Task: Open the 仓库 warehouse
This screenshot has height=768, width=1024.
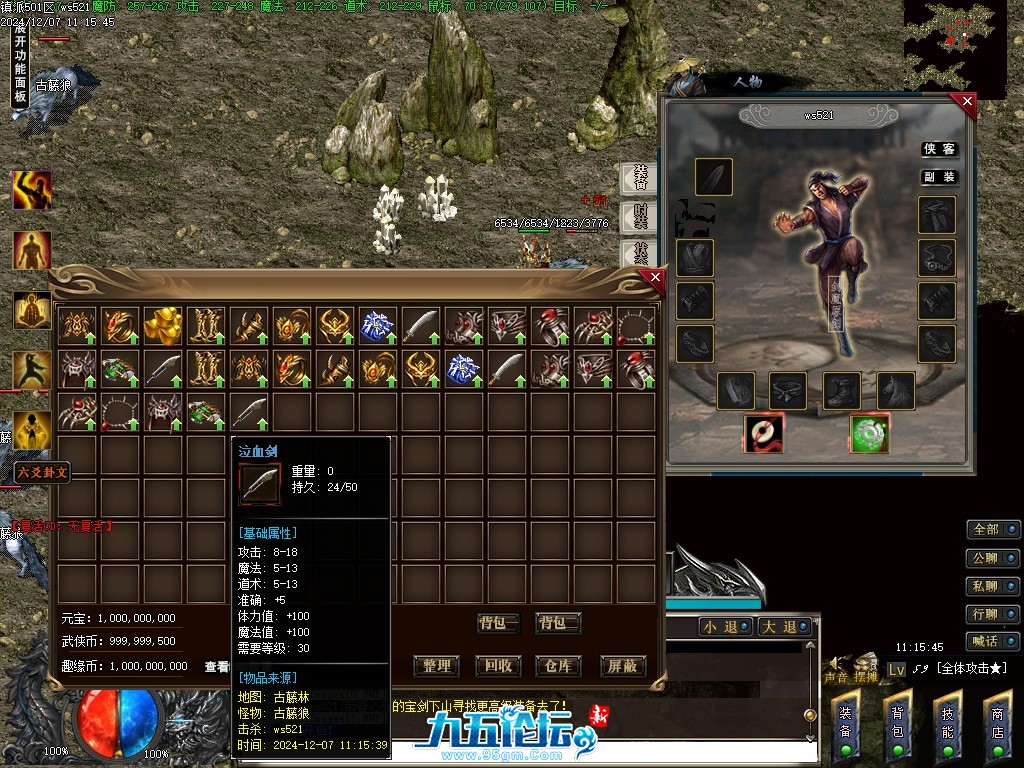Action: click(559, 666)
